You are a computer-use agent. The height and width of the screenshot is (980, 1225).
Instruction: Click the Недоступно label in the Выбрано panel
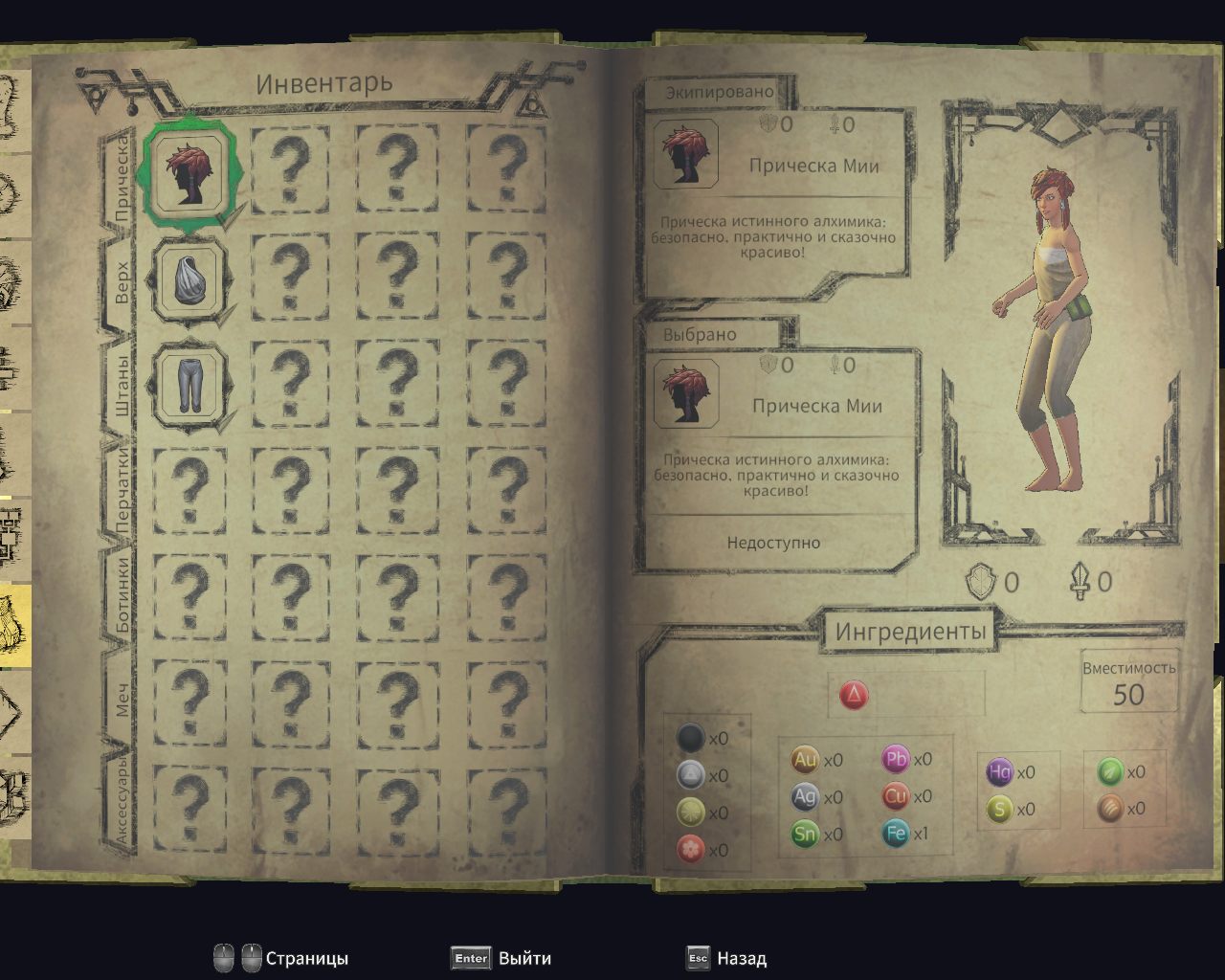[x=775, y=542]
